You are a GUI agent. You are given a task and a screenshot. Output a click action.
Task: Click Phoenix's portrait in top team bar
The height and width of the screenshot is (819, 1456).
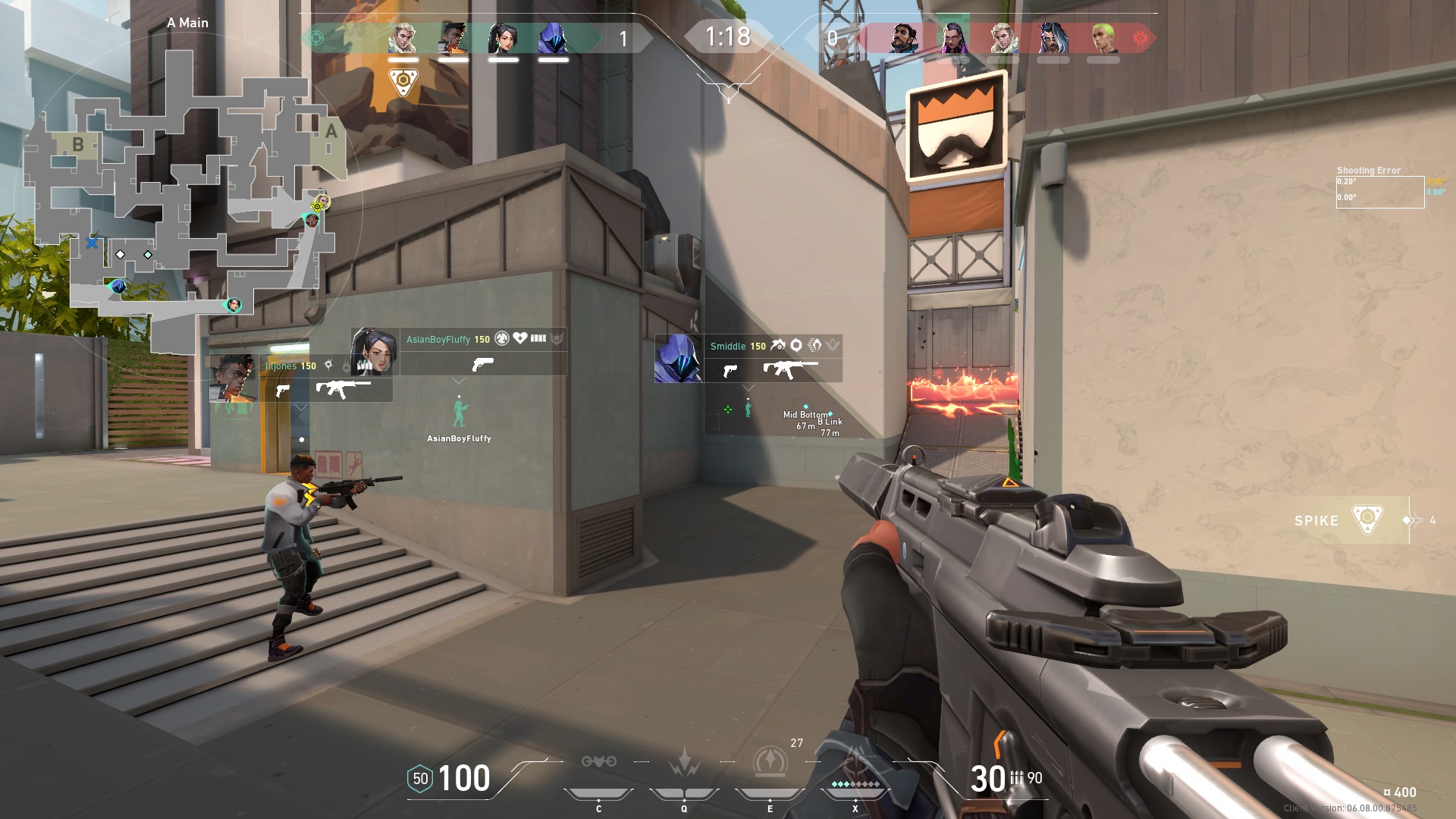point(452,36)
